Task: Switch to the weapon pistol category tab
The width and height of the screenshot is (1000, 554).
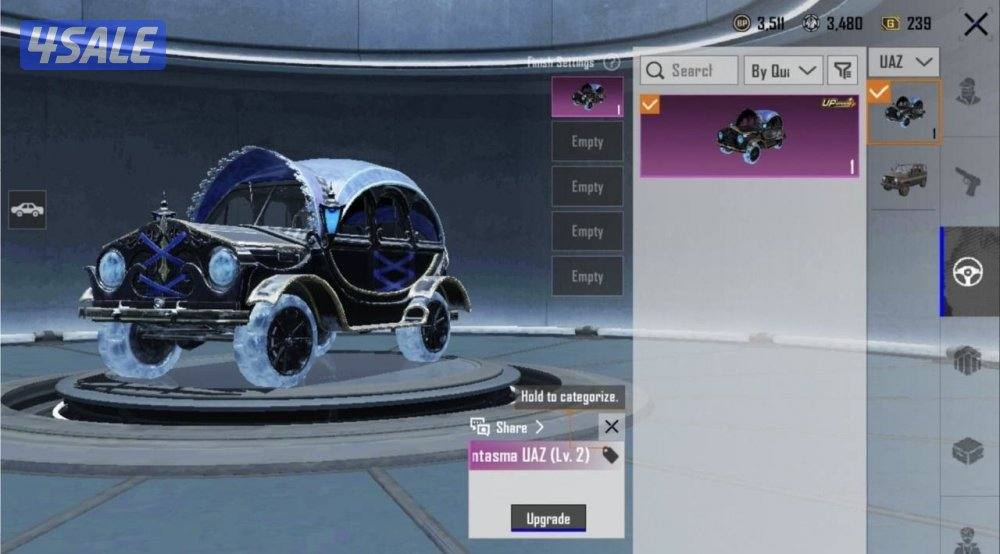Action: pos(968,182)
